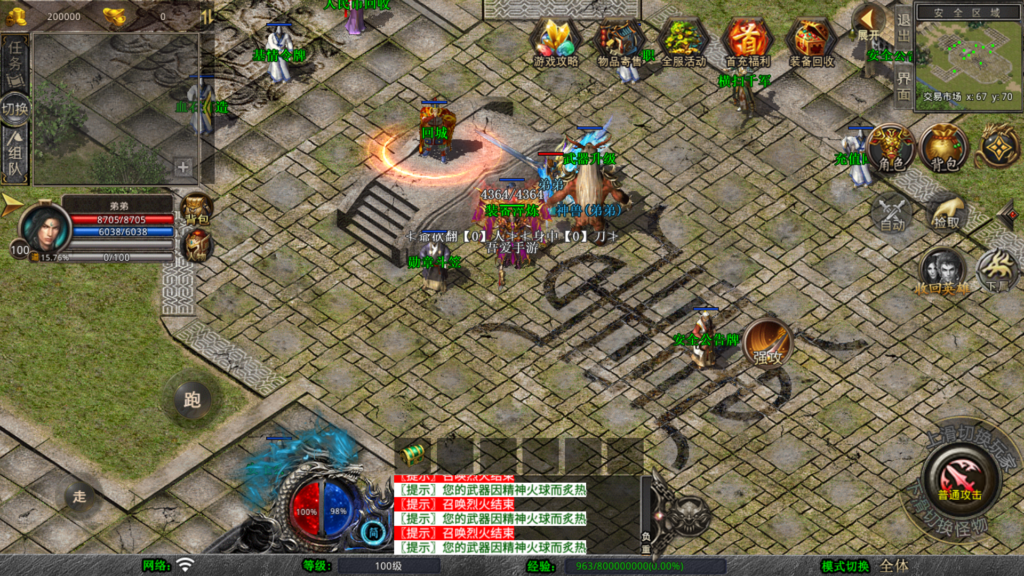
Task: Click the 走 walk button
Action: pos(80,494)
